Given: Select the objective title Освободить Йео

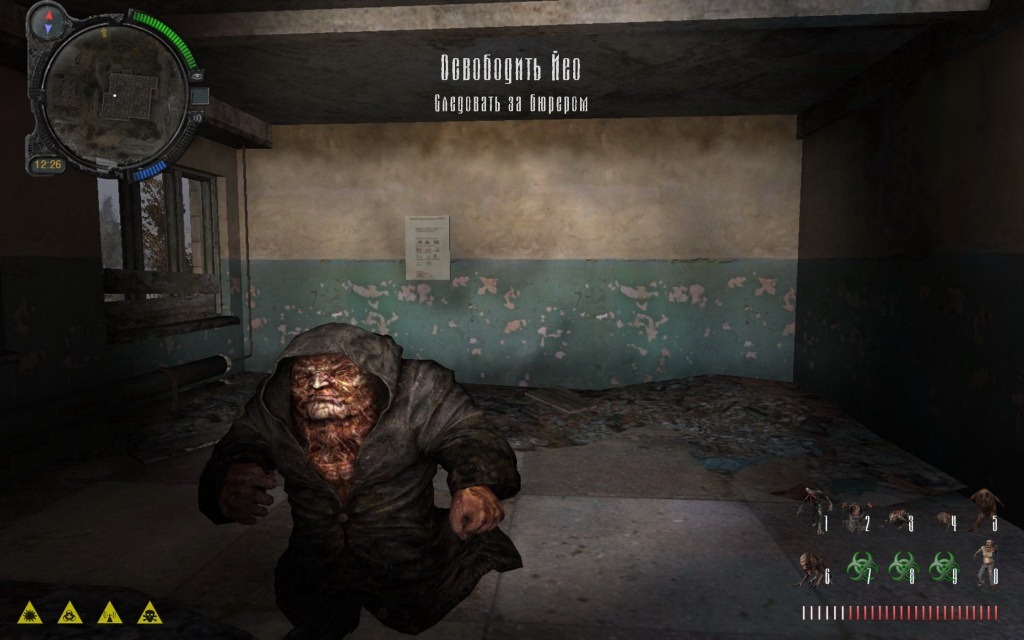Looking at the screenshot, I should point(511,68).
